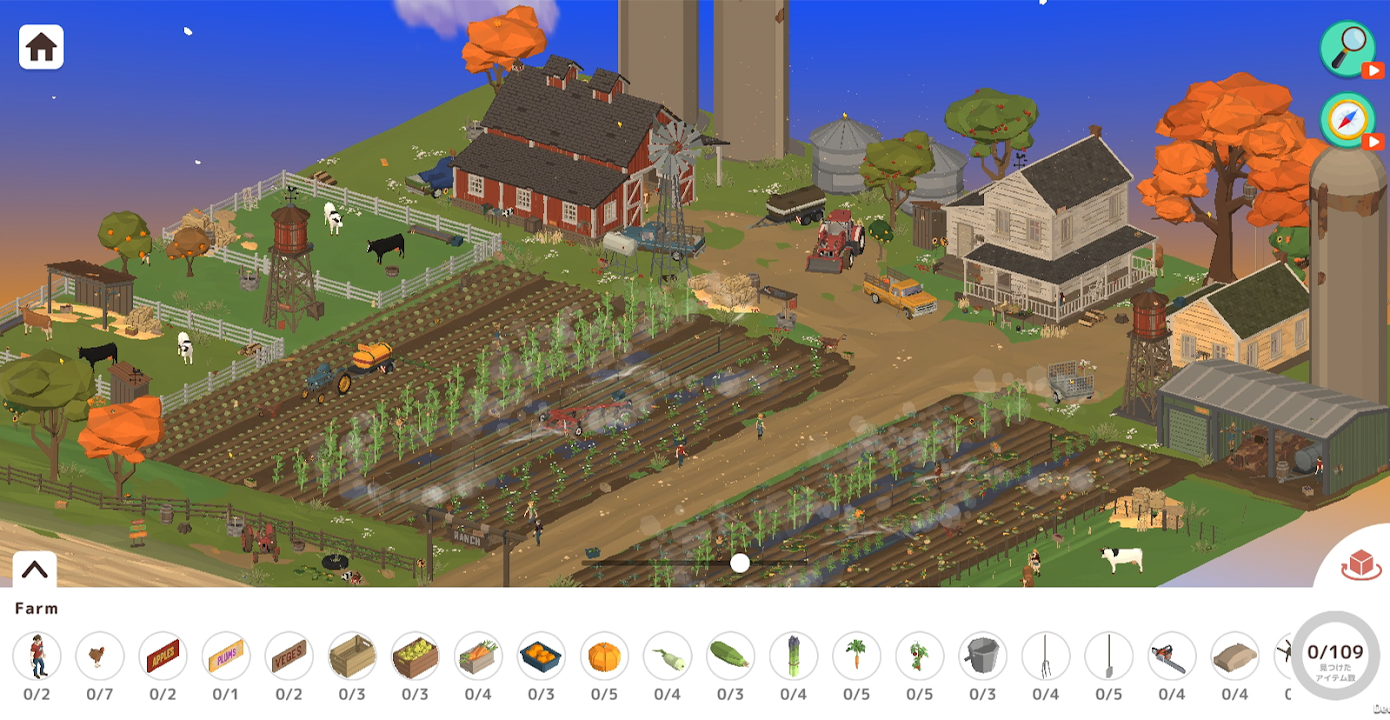Collapse the item list with the arrow
Screen dimensions: 1390x720
pos(35,570)
